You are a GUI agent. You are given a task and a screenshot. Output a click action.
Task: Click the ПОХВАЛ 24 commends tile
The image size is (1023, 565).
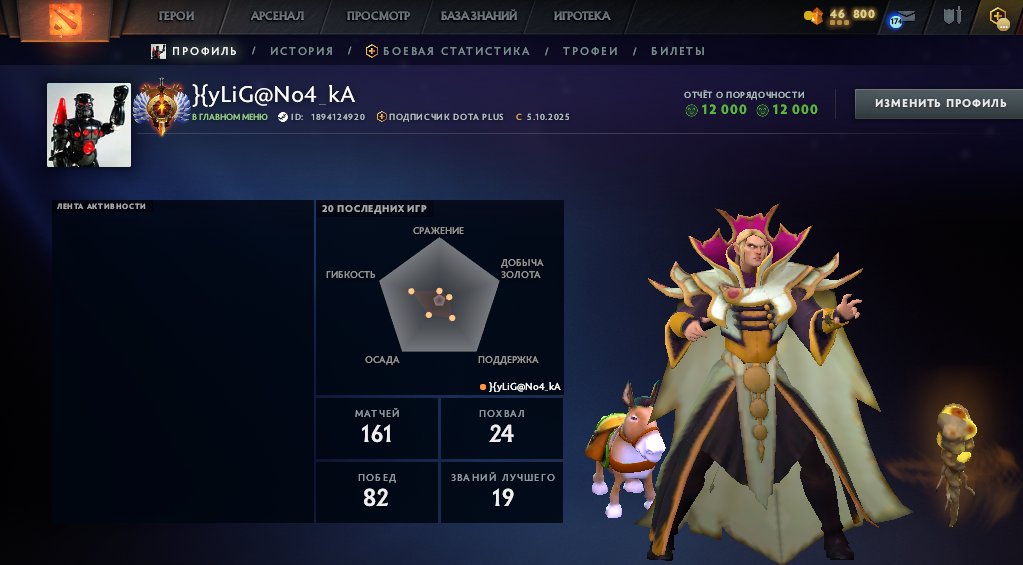click(x=501, y=427)
